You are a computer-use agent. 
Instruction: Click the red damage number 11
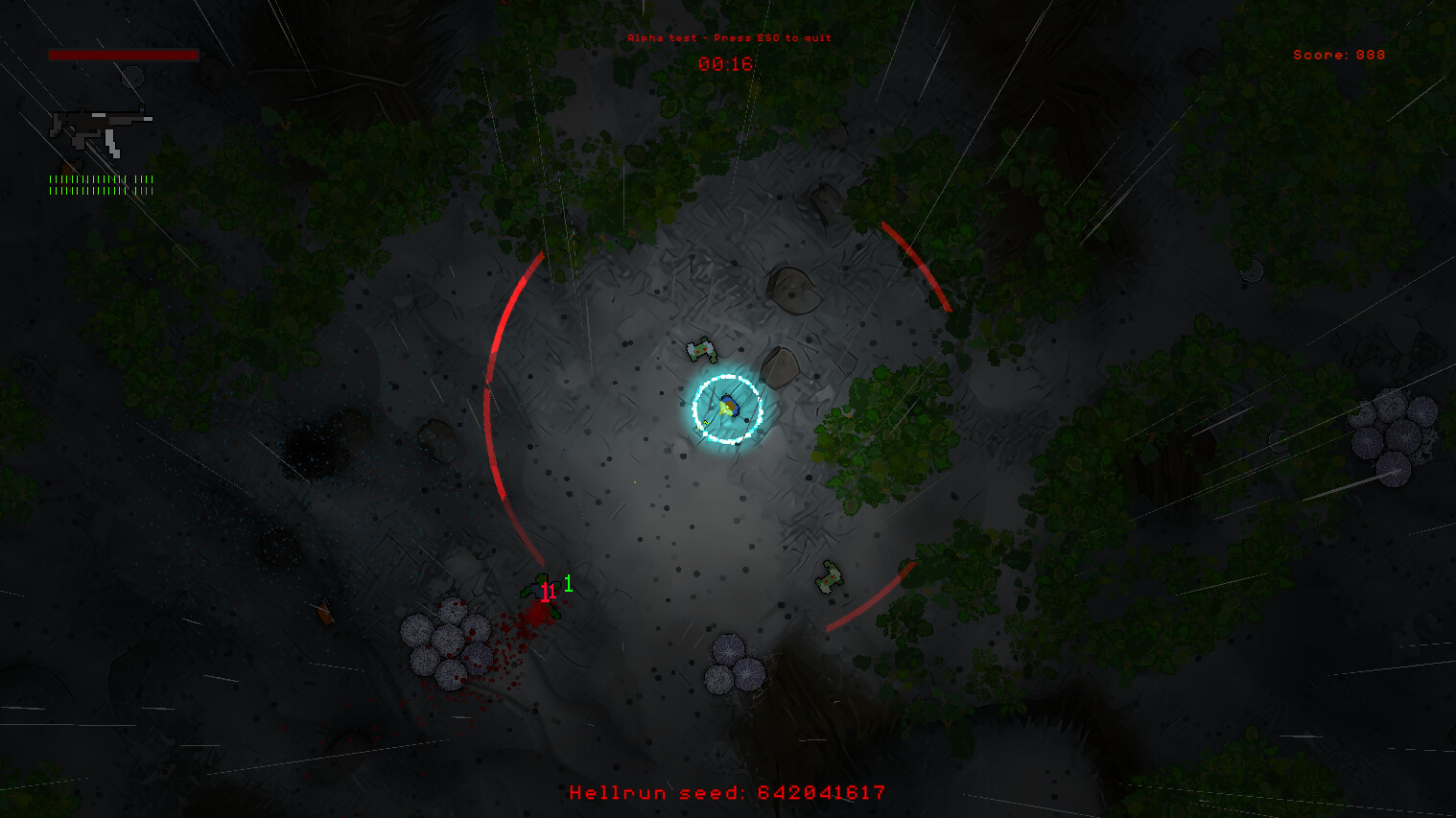549,593
